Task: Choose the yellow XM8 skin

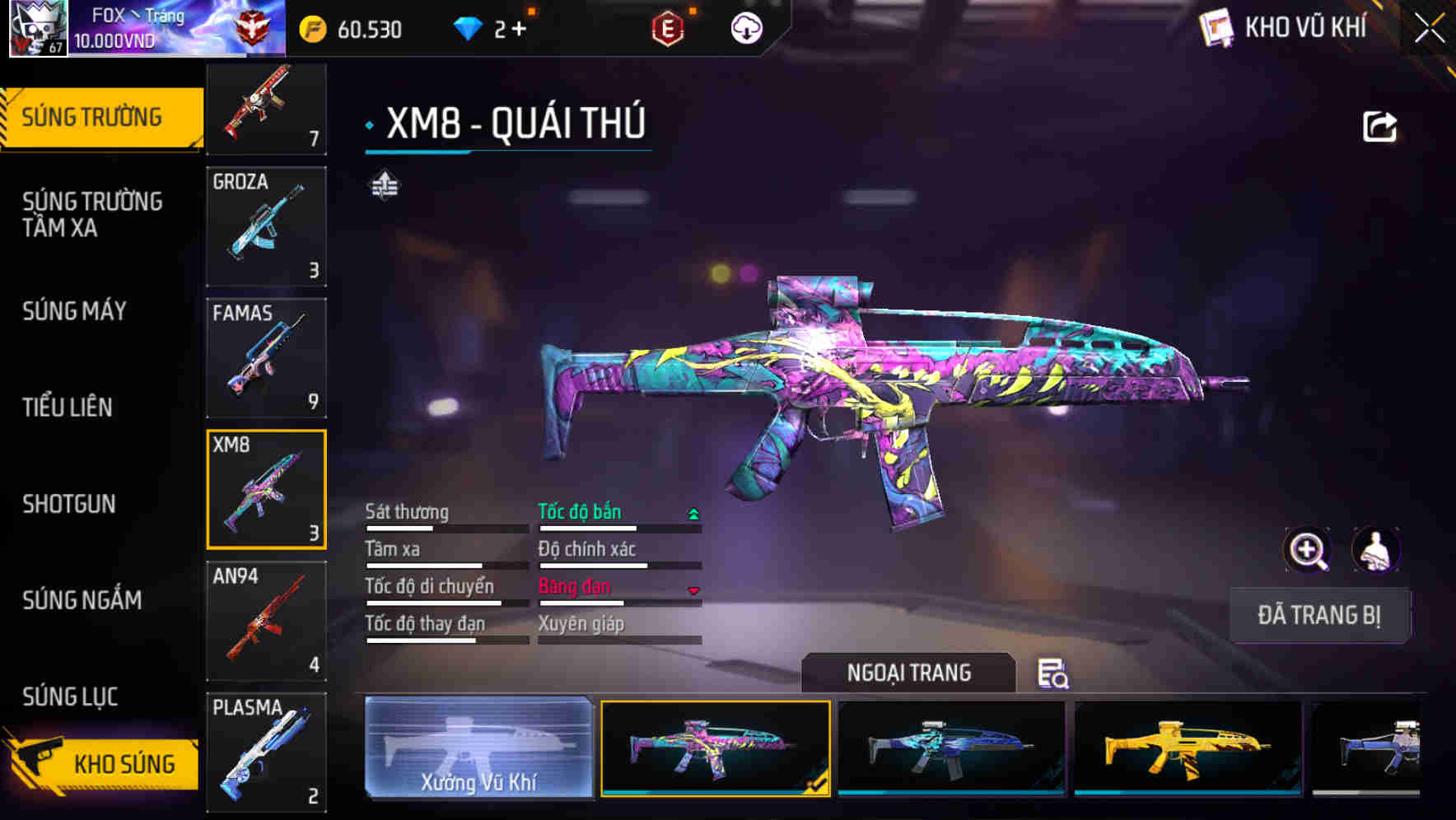Action: [x=1188, y=748]
